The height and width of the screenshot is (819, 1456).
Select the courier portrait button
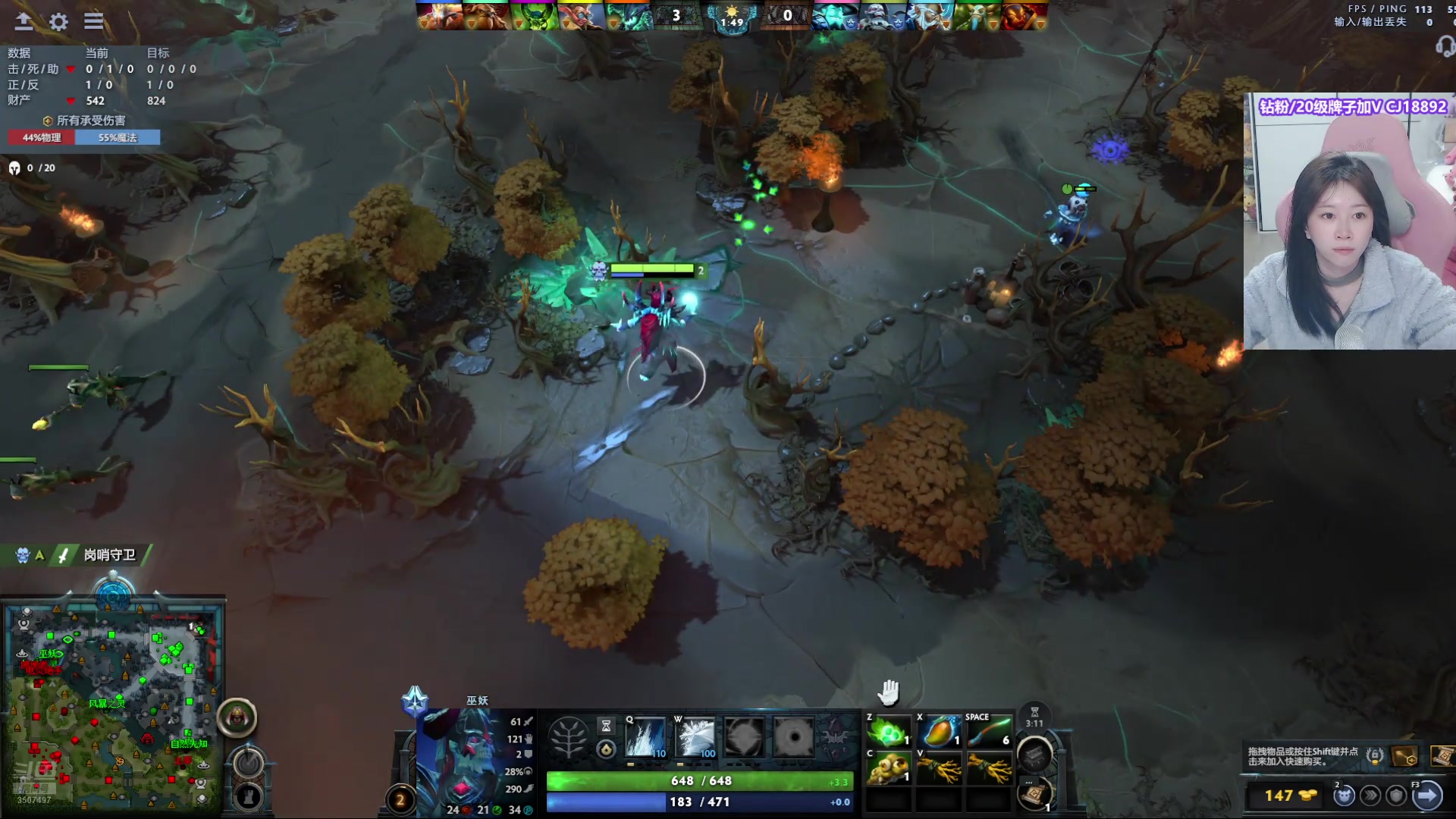[237, 717]
